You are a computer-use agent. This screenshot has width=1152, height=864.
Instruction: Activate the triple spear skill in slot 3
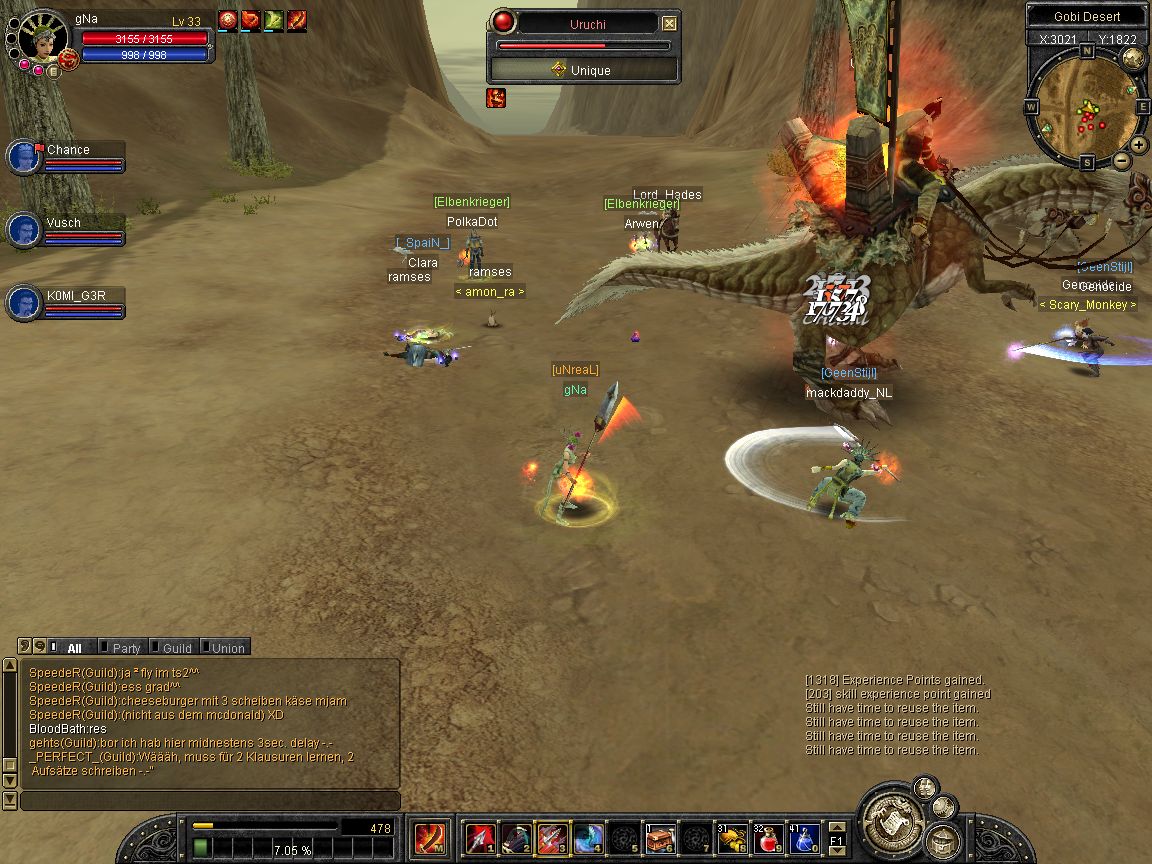(x=552, y=838)
